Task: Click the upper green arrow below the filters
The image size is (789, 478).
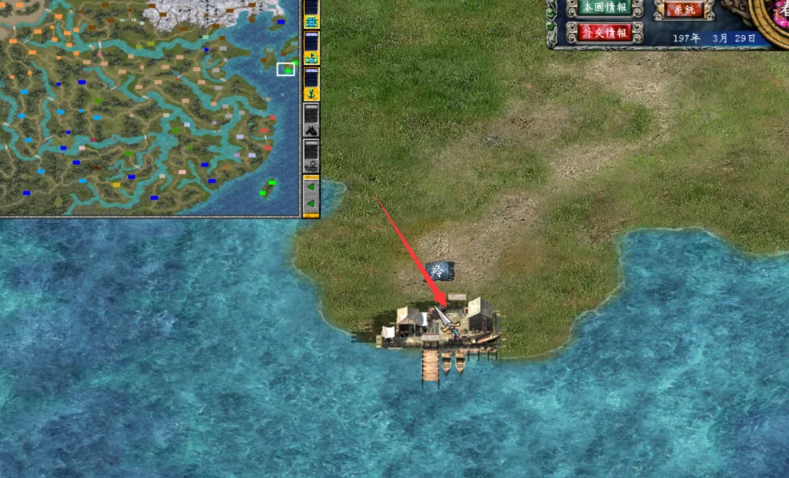Action: click(x=311, y=186)
